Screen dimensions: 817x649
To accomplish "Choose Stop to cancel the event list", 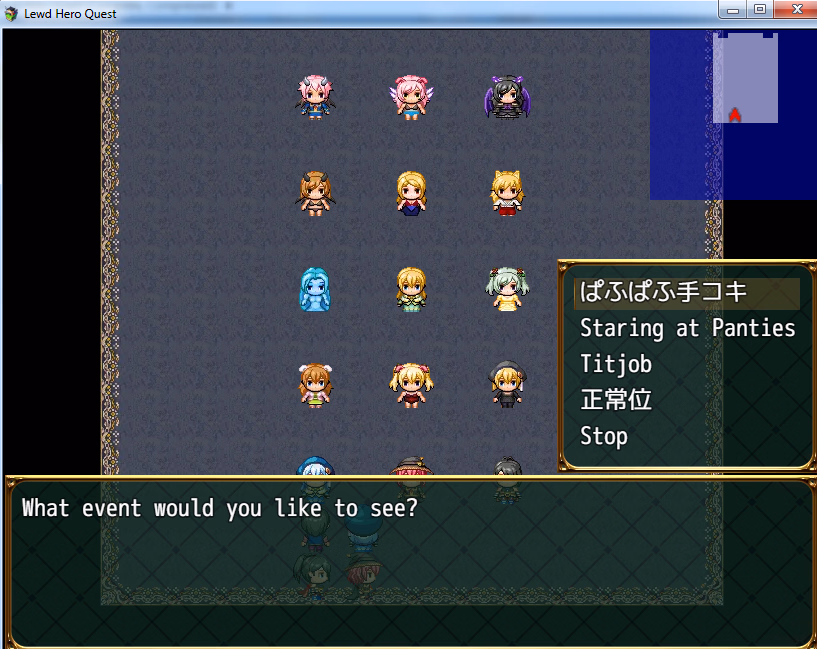I will pyautogui.click(x=604, y=436).
